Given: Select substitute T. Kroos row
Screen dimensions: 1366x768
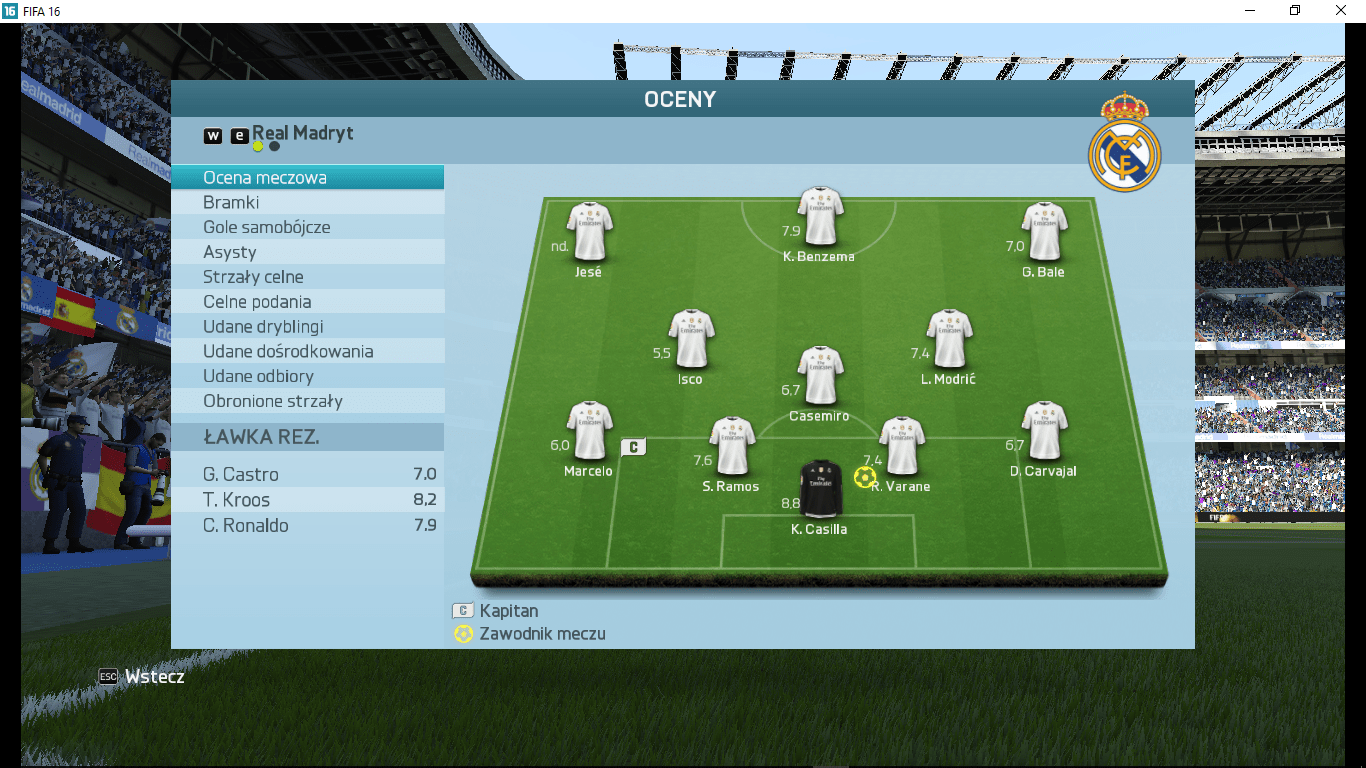Looking at the screenshot, I should (x=307, y=500).
